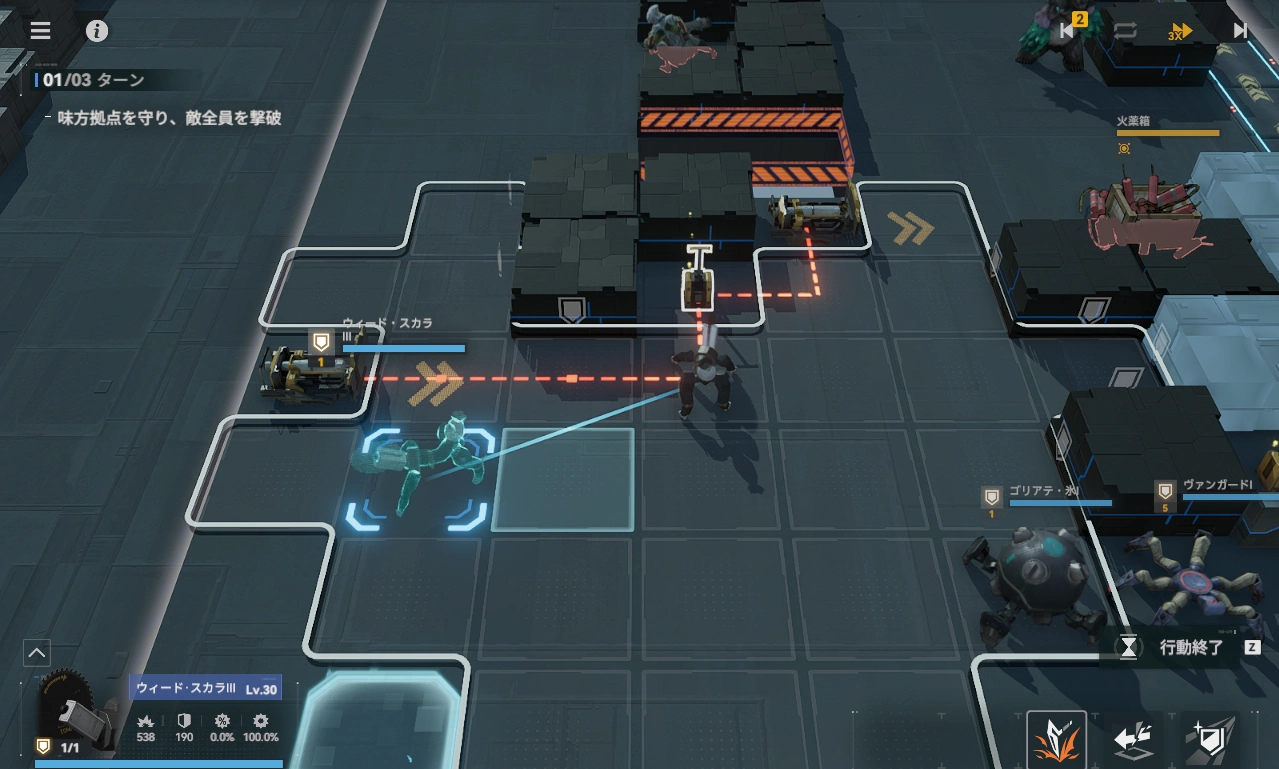
Task: Toggle the auto-repeat loop icon
Action: (x=1125, y=30)
